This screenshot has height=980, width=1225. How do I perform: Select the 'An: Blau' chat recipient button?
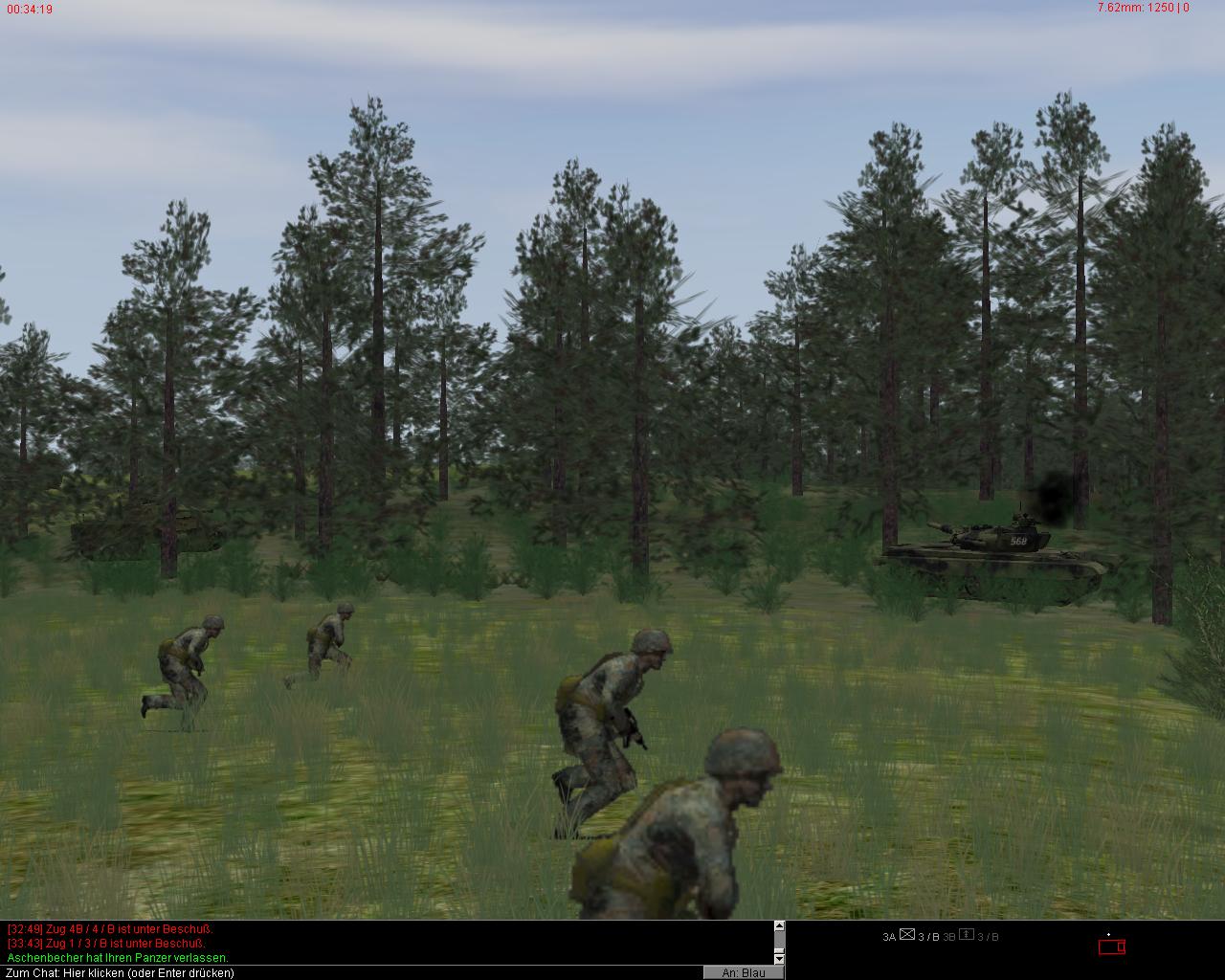(743, 973)
